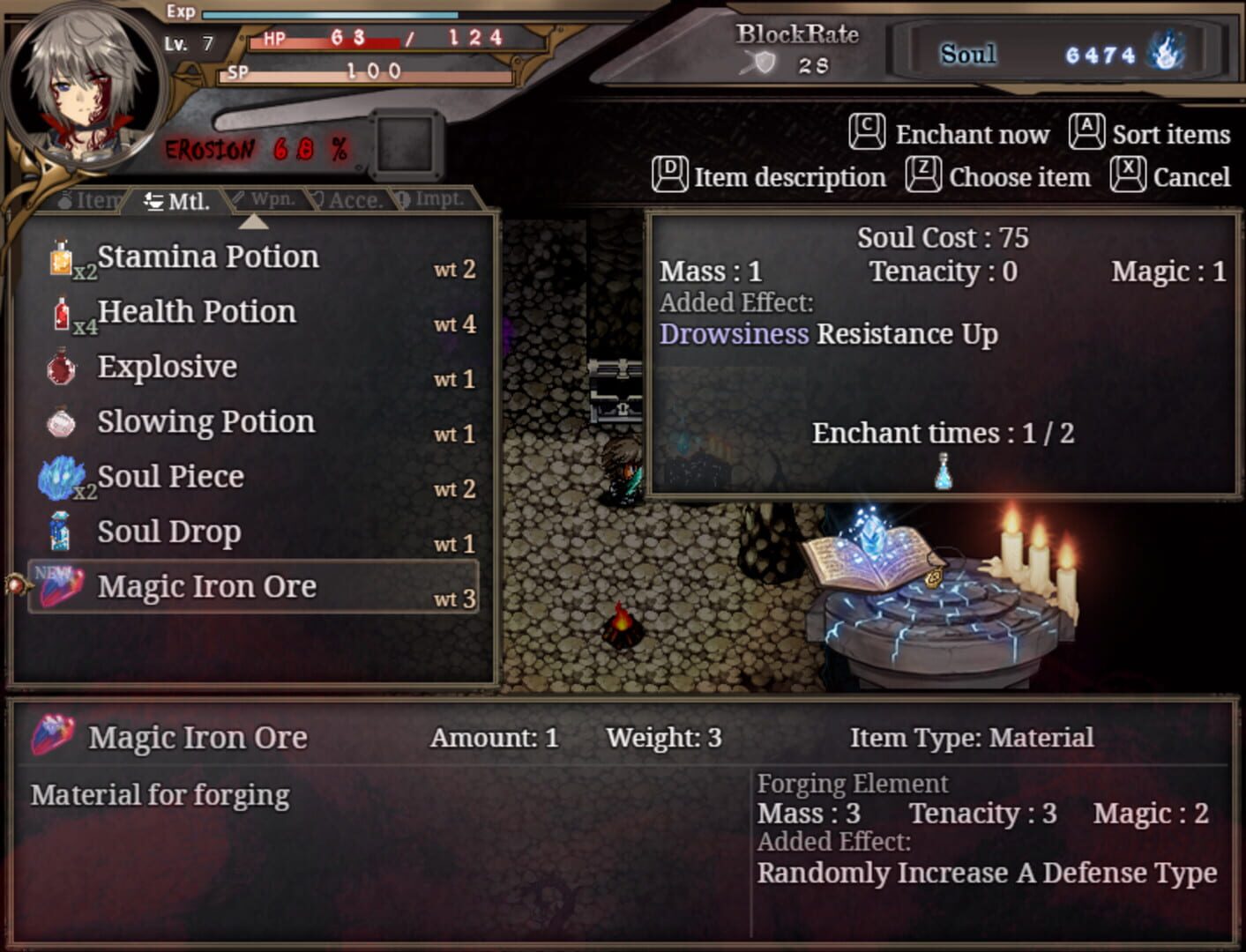Click the blue soul flame icon beside 6474
Screen dimensions: 1246x952
[x=1167, y=53]
